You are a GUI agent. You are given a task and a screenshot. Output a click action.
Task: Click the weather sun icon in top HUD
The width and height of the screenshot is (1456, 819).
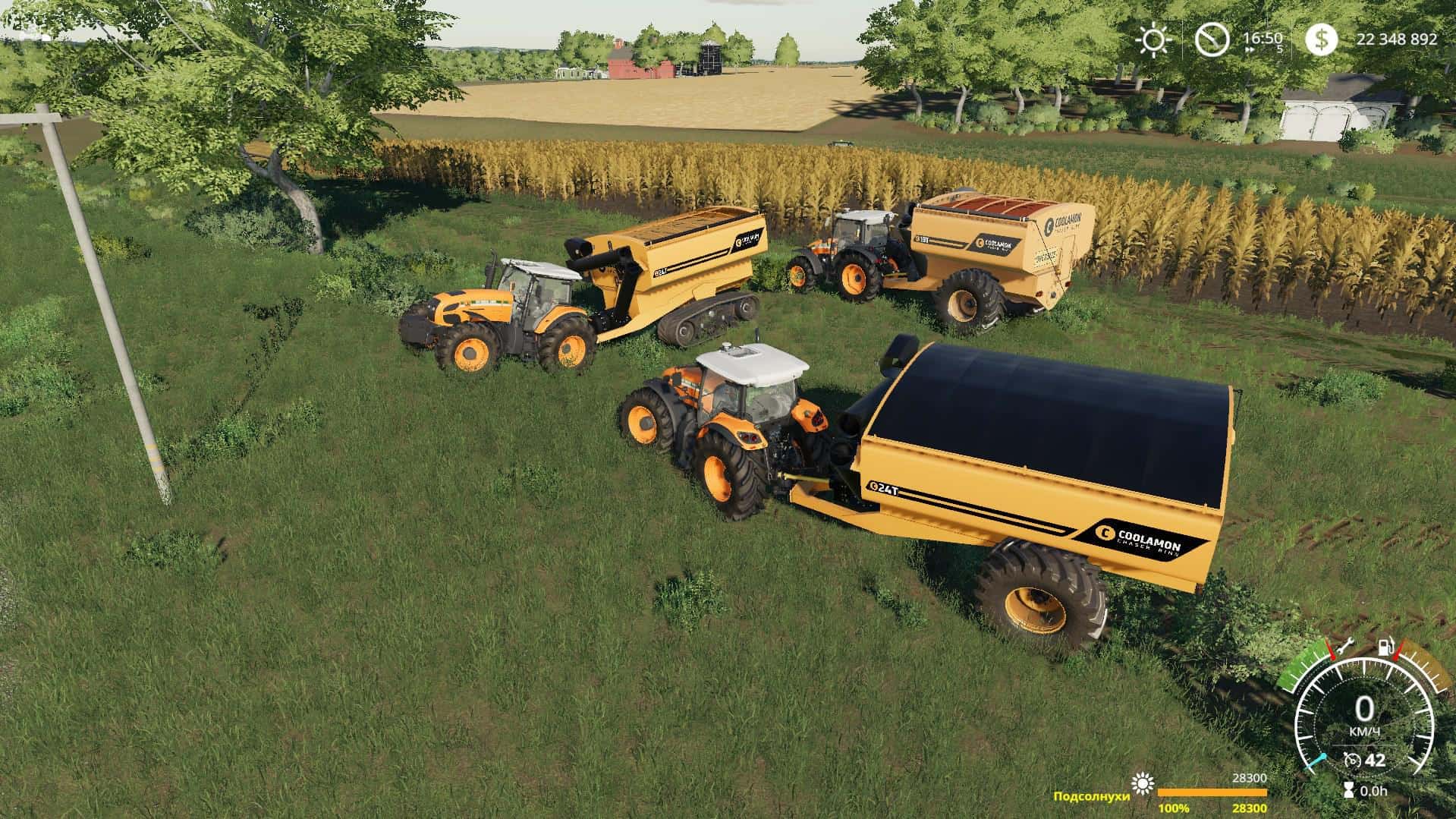(x=1155, y=40)
